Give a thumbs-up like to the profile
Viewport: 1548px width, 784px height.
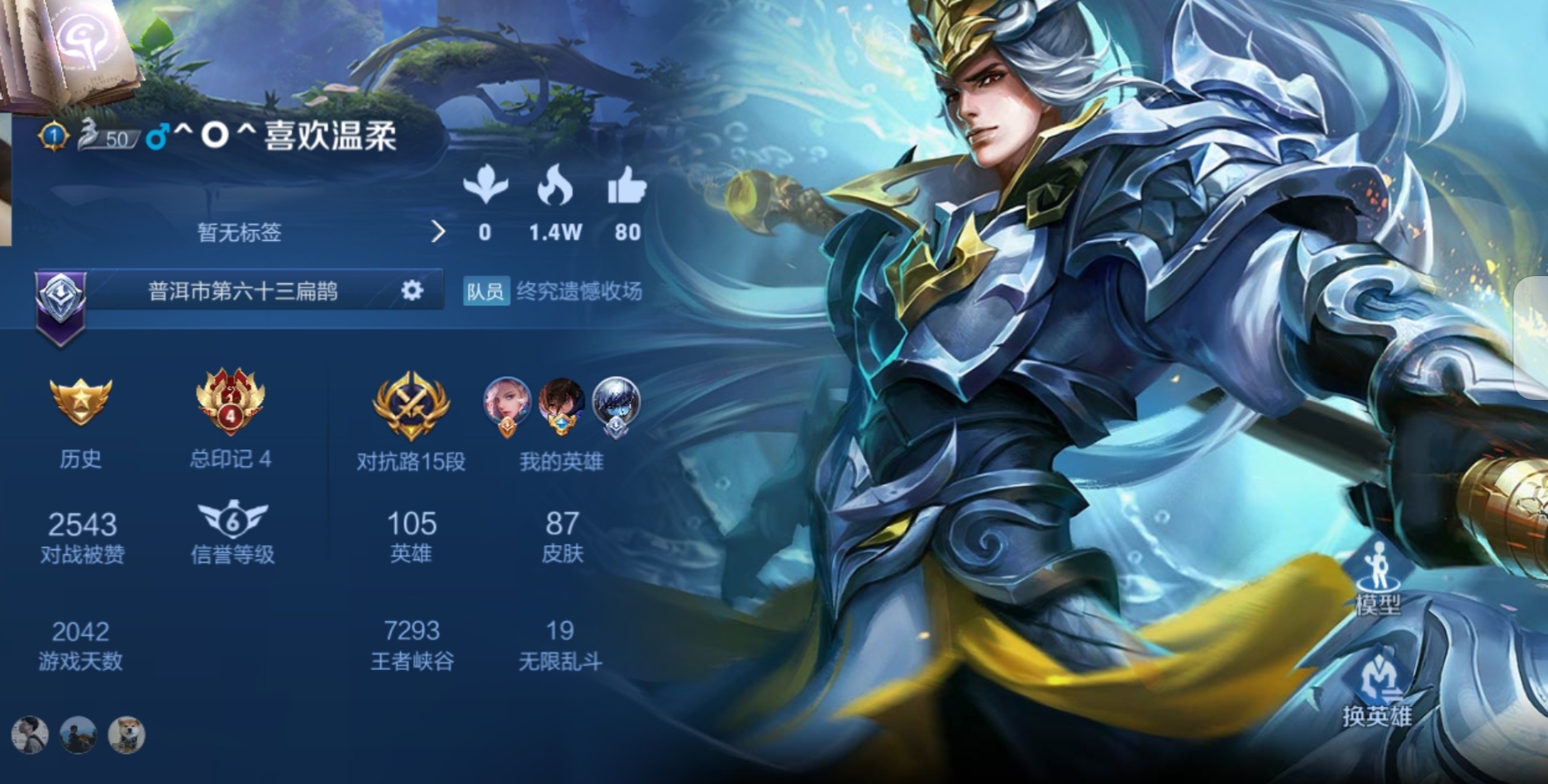click(626, 186)
